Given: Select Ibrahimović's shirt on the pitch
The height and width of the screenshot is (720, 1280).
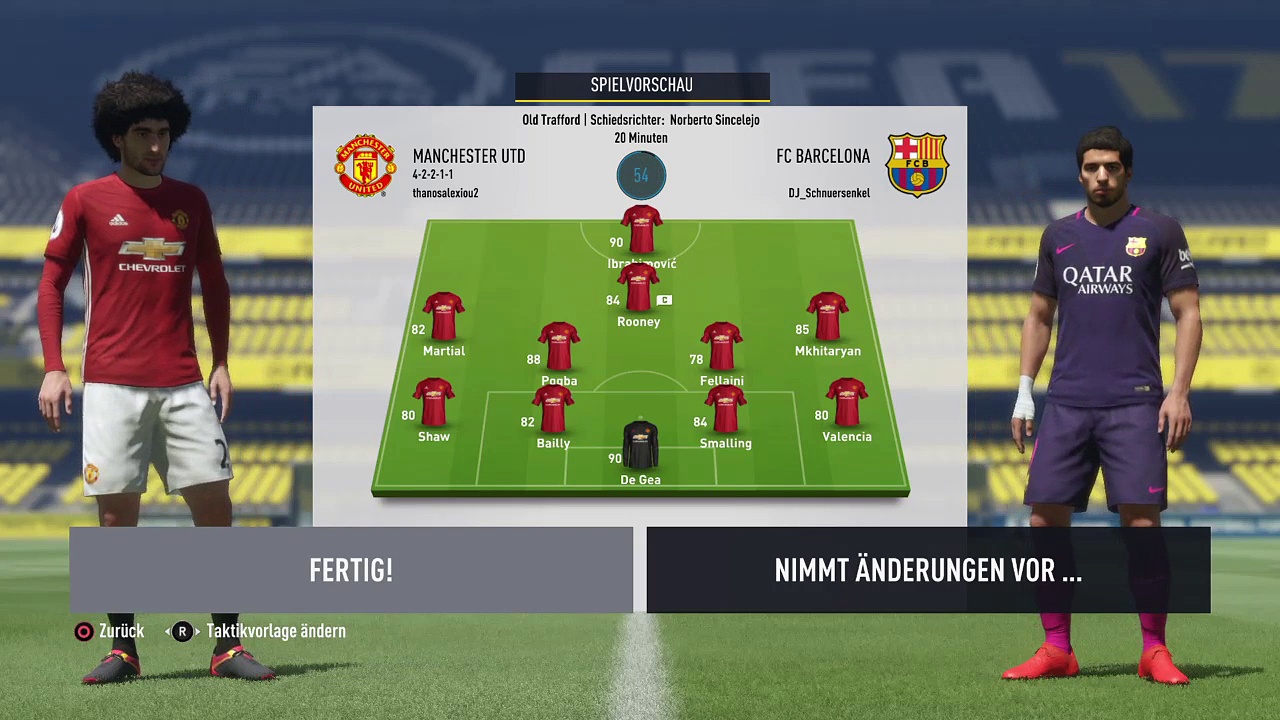Looking at the screenshot, I should [641, 229].
